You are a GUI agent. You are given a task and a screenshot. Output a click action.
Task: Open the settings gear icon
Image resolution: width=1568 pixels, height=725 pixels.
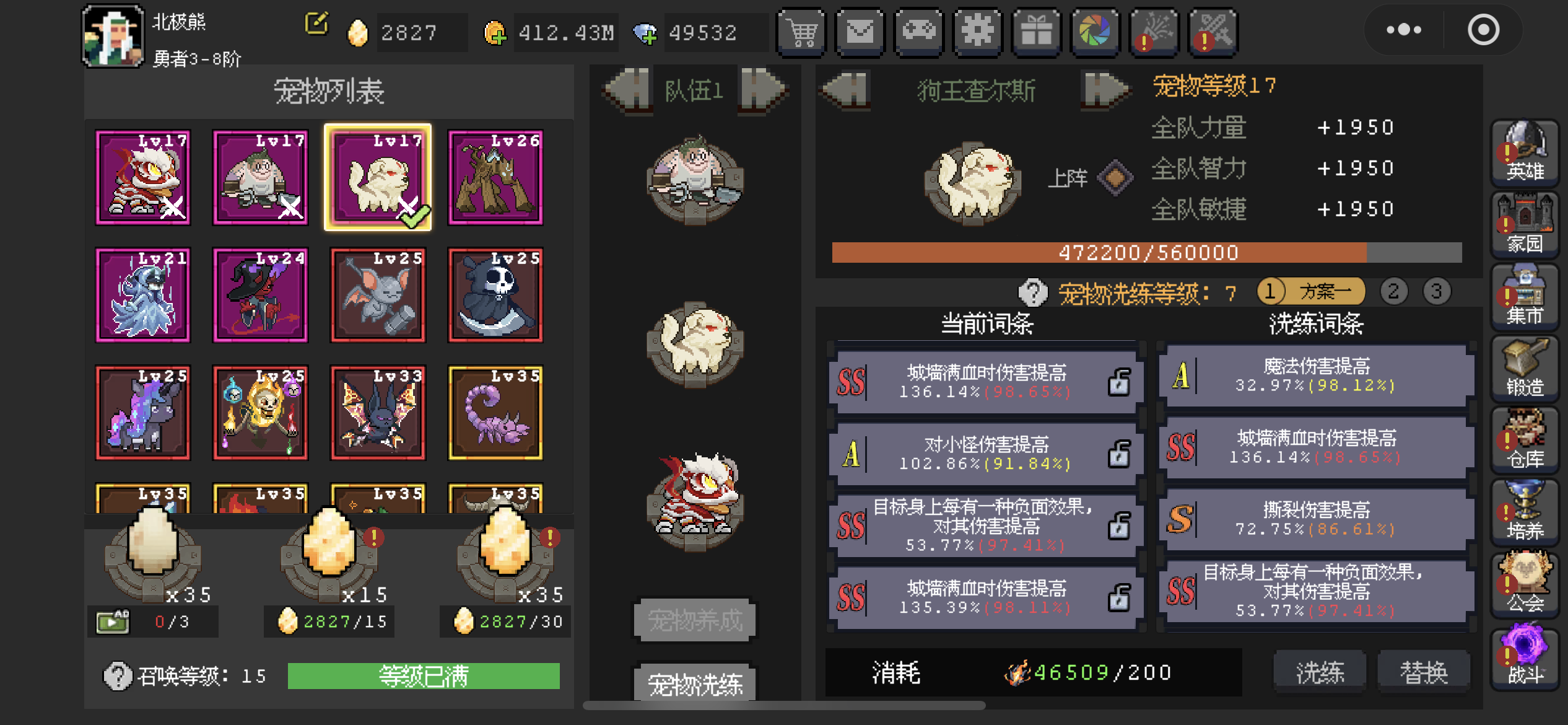coord(978,32)
